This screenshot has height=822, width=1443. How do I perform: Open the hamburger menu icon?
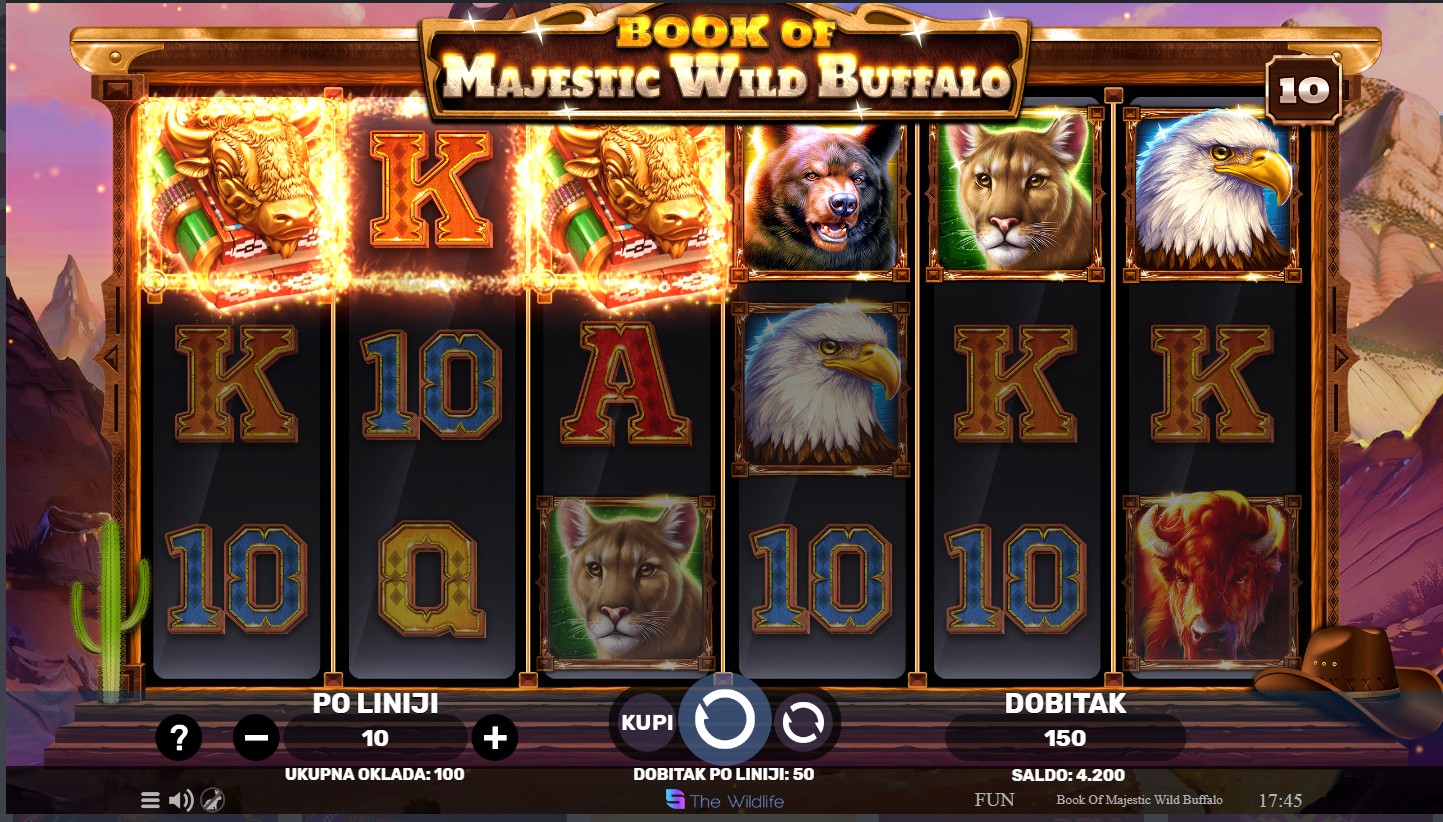point(150,800)
